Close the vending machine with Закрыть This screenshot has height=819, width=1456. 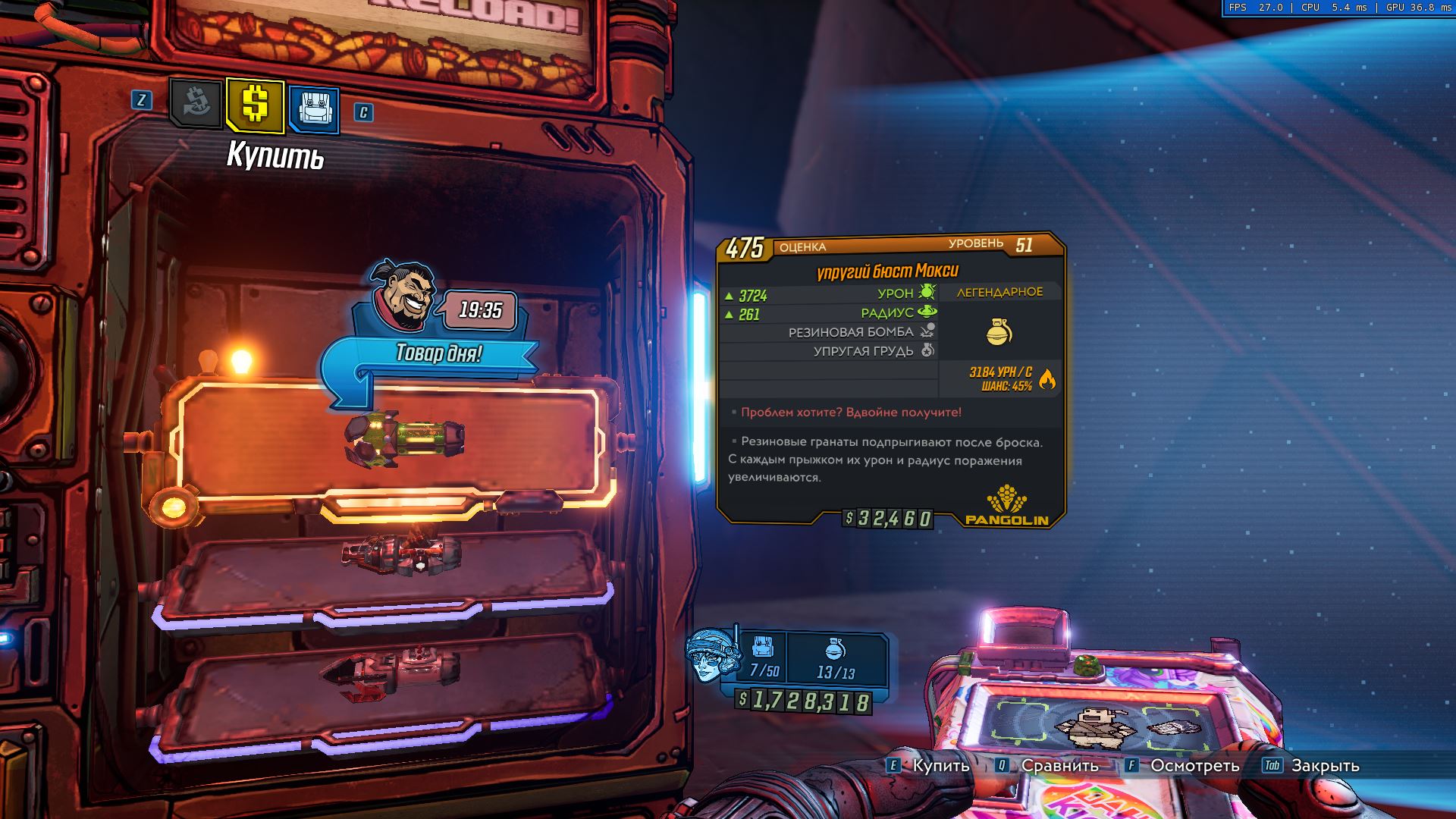click(1325, 765)
